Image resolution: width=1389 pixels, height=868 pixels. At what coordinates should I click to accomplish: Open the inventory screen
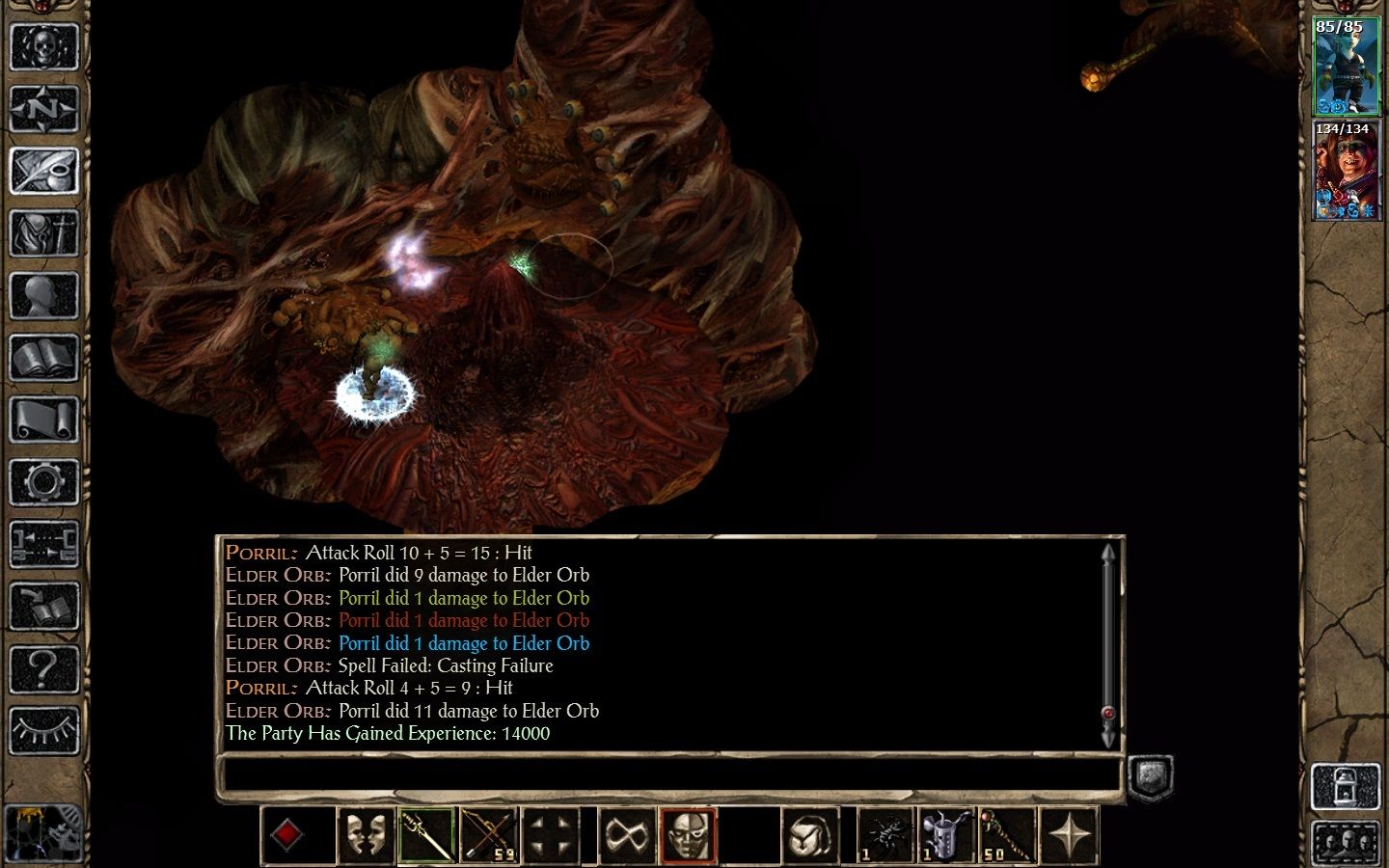pyautogui.click(x=43, y=233)
